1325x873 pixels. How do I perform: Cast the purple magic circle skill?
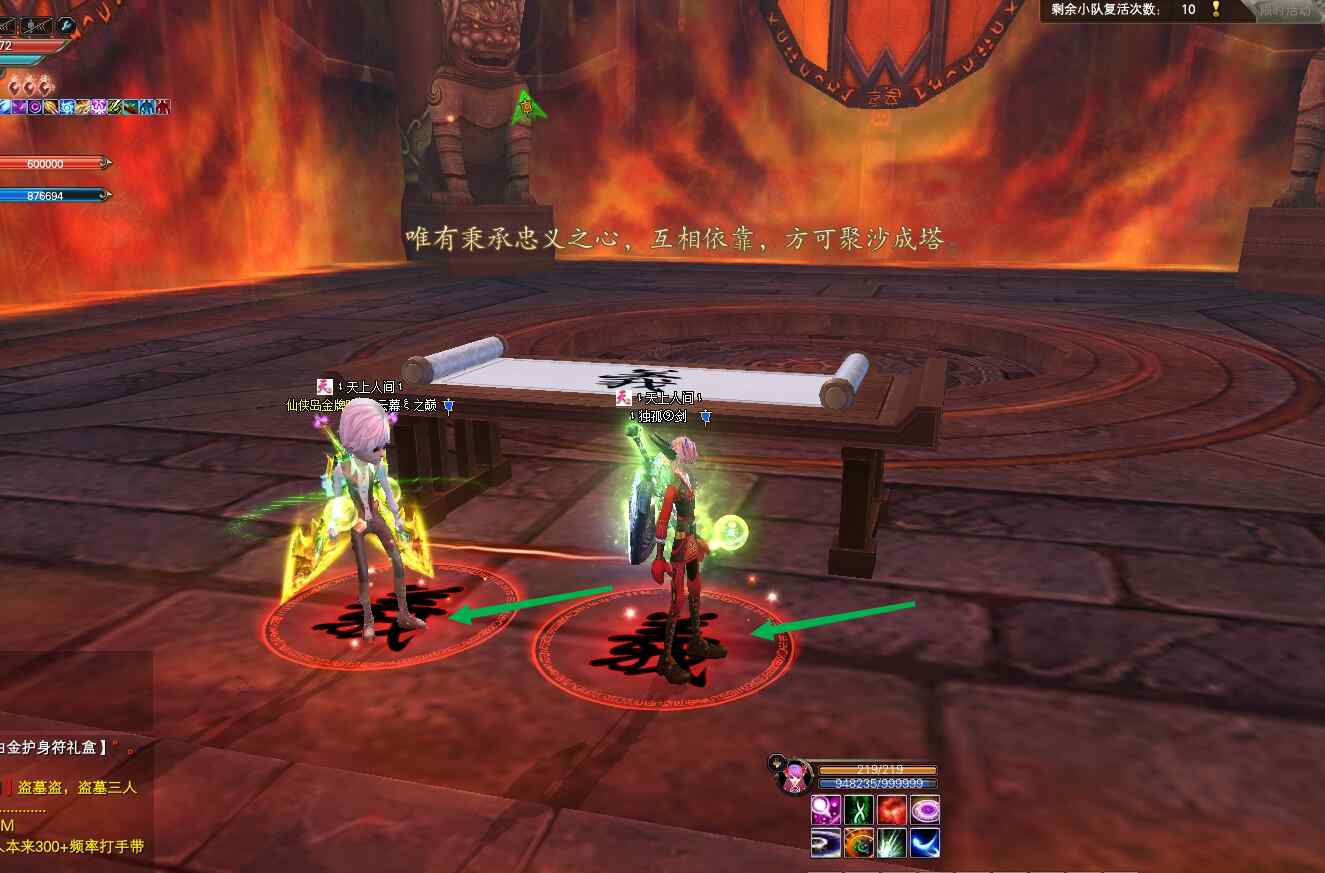tap(925, 810)
